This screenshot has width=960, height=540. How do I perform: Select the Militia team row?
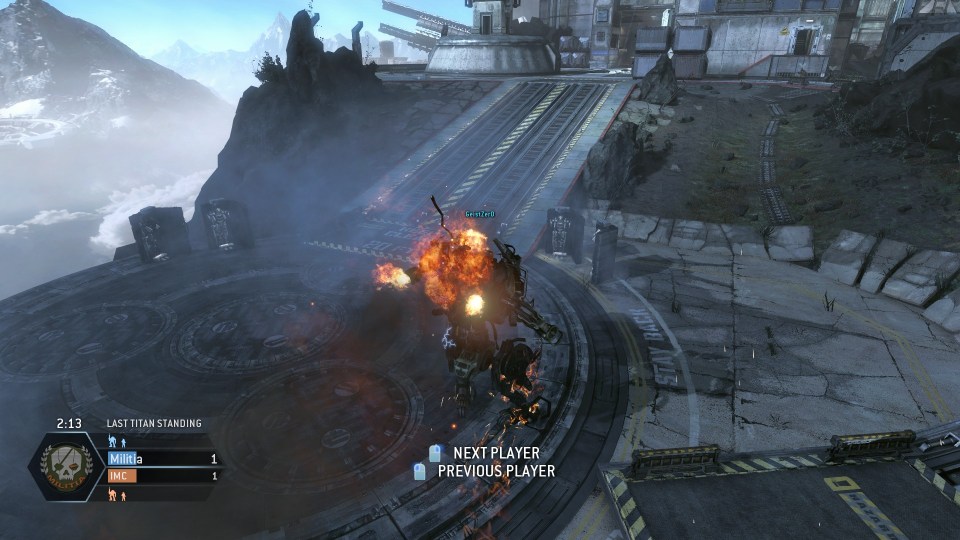tap(163, 458)
